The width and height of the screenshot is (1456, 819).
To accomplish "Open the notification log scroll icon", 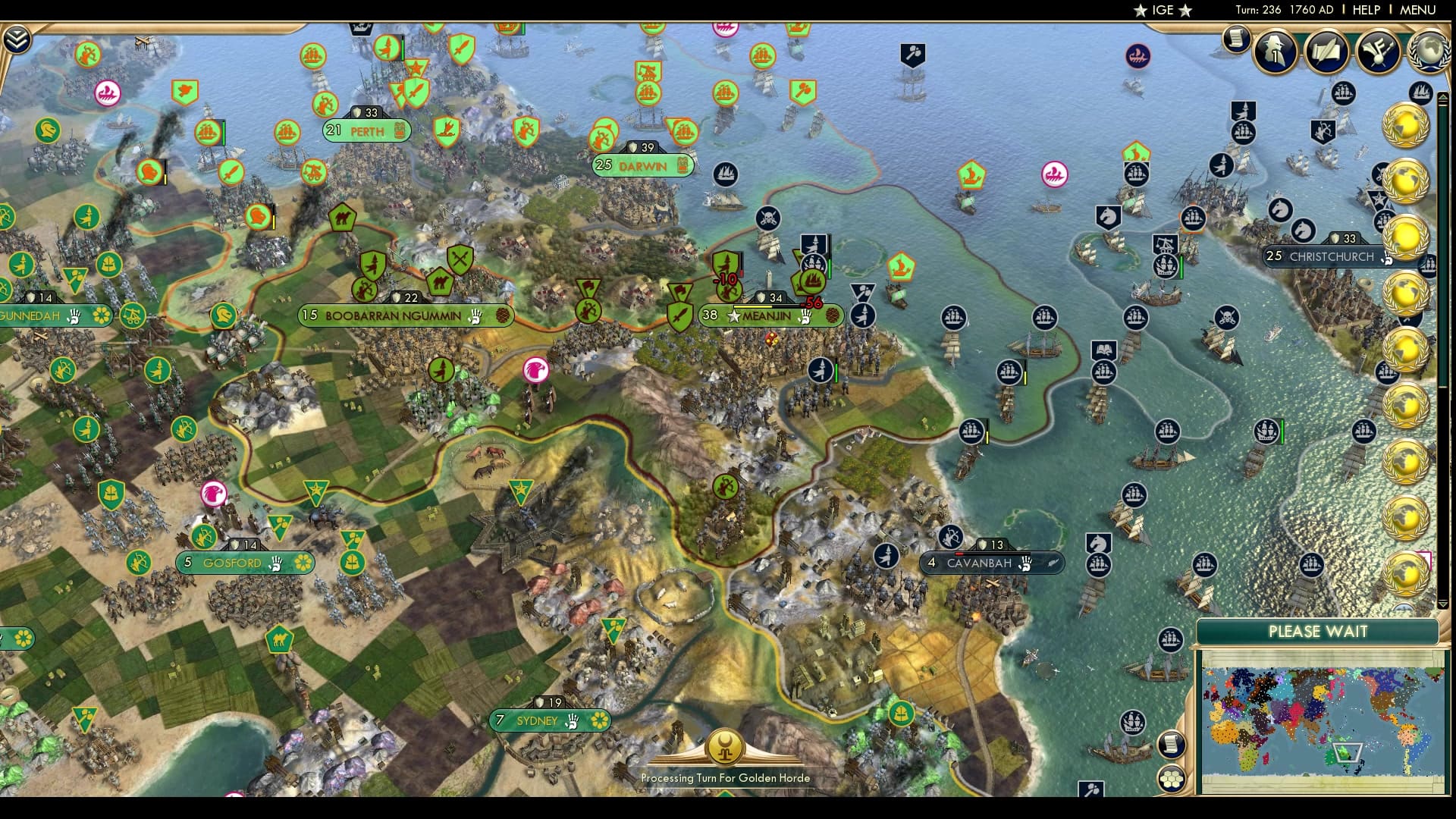I will coord(1238,39).
